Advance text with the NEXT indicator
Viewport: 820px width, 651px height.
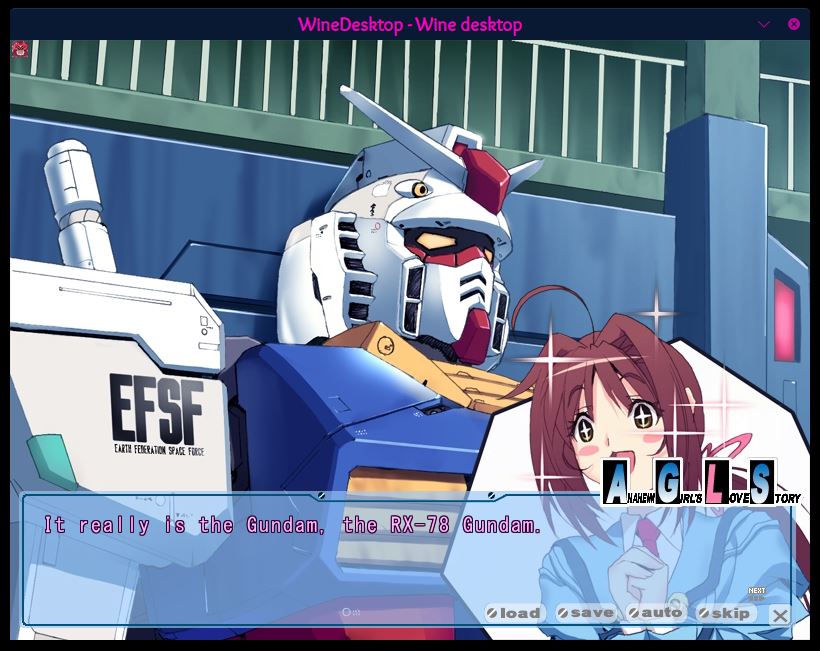(757, 593)
